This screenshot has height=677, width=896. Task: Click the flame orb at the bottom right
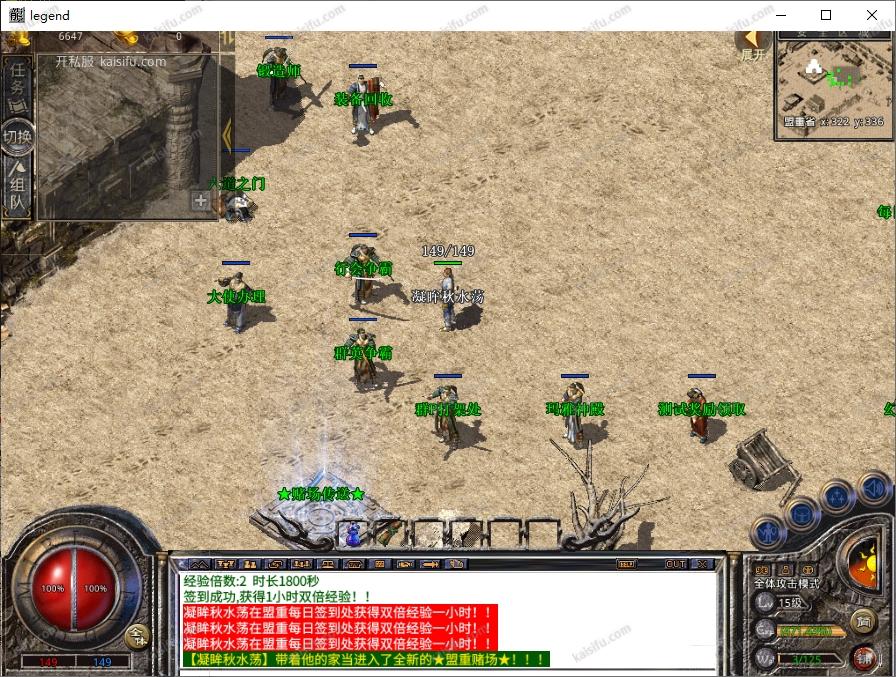862,563
